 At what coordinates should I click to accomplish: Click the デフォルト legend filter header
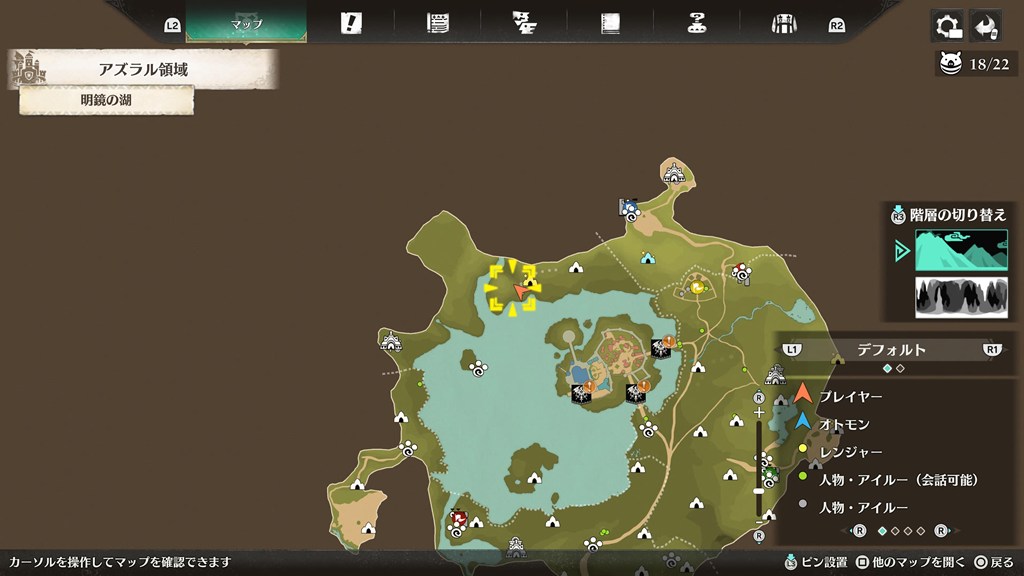(891, 350)
